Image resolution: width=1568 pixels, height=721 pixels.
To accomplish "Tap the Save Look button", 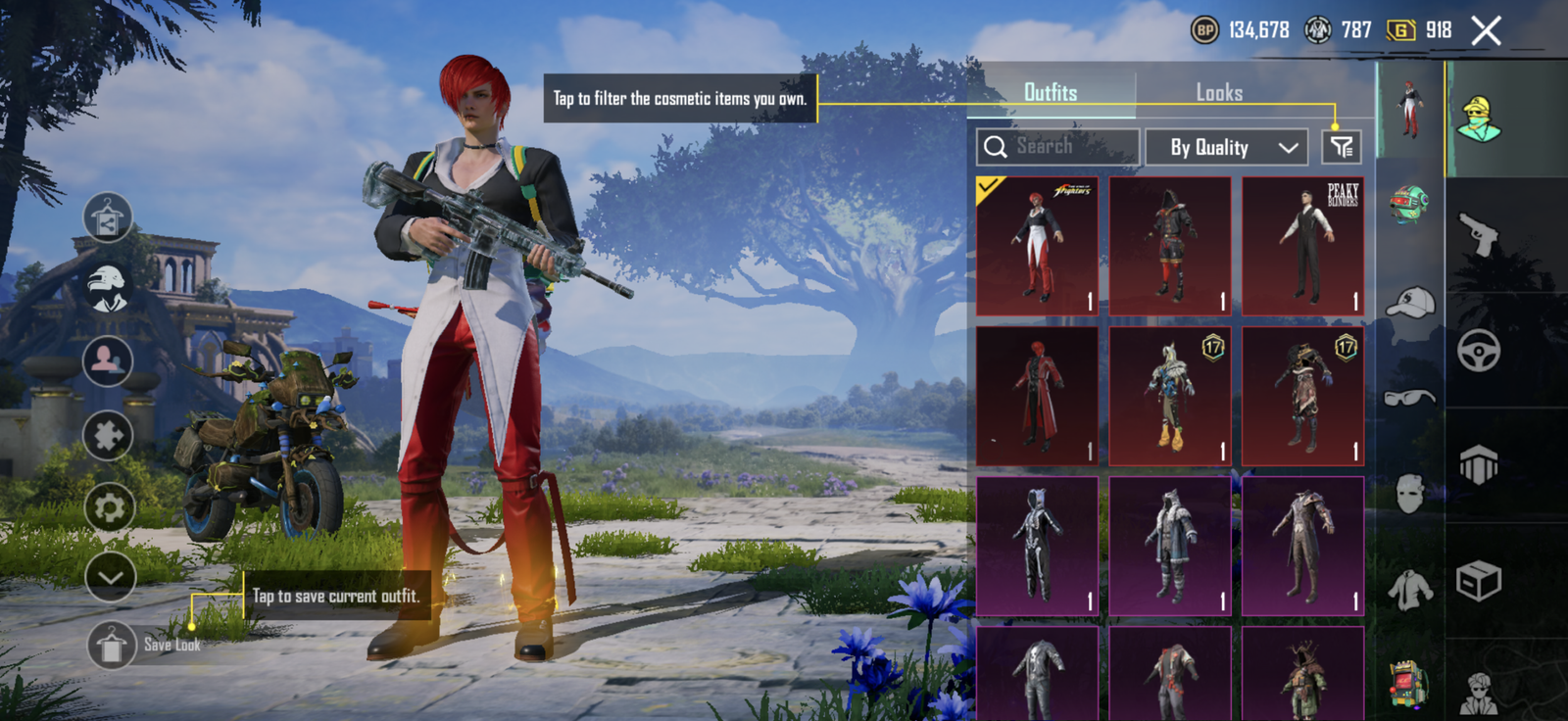I will click(112, 645).
